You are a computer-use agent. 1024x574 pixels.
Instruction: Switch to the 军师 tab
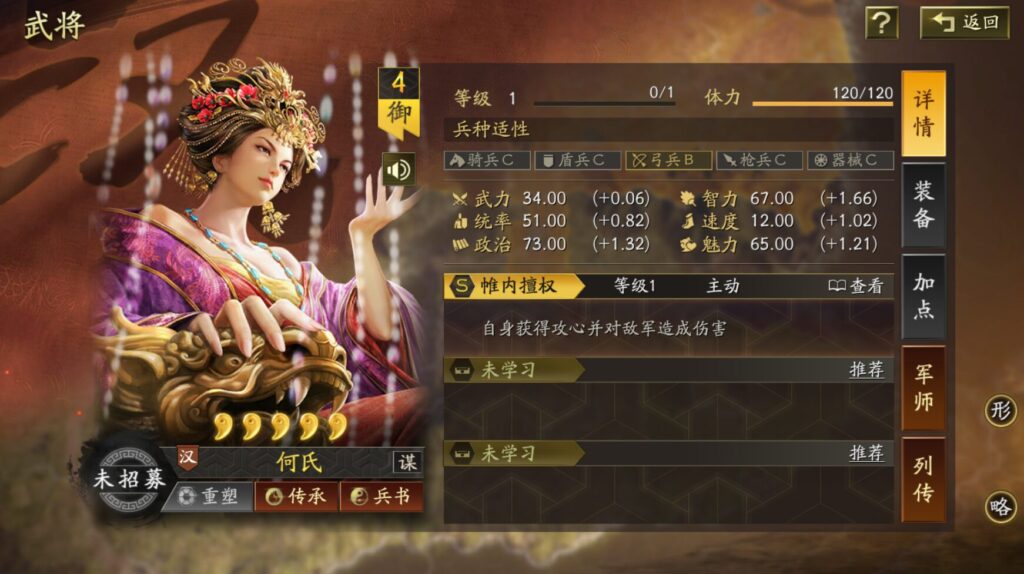(x=923, y=387)
